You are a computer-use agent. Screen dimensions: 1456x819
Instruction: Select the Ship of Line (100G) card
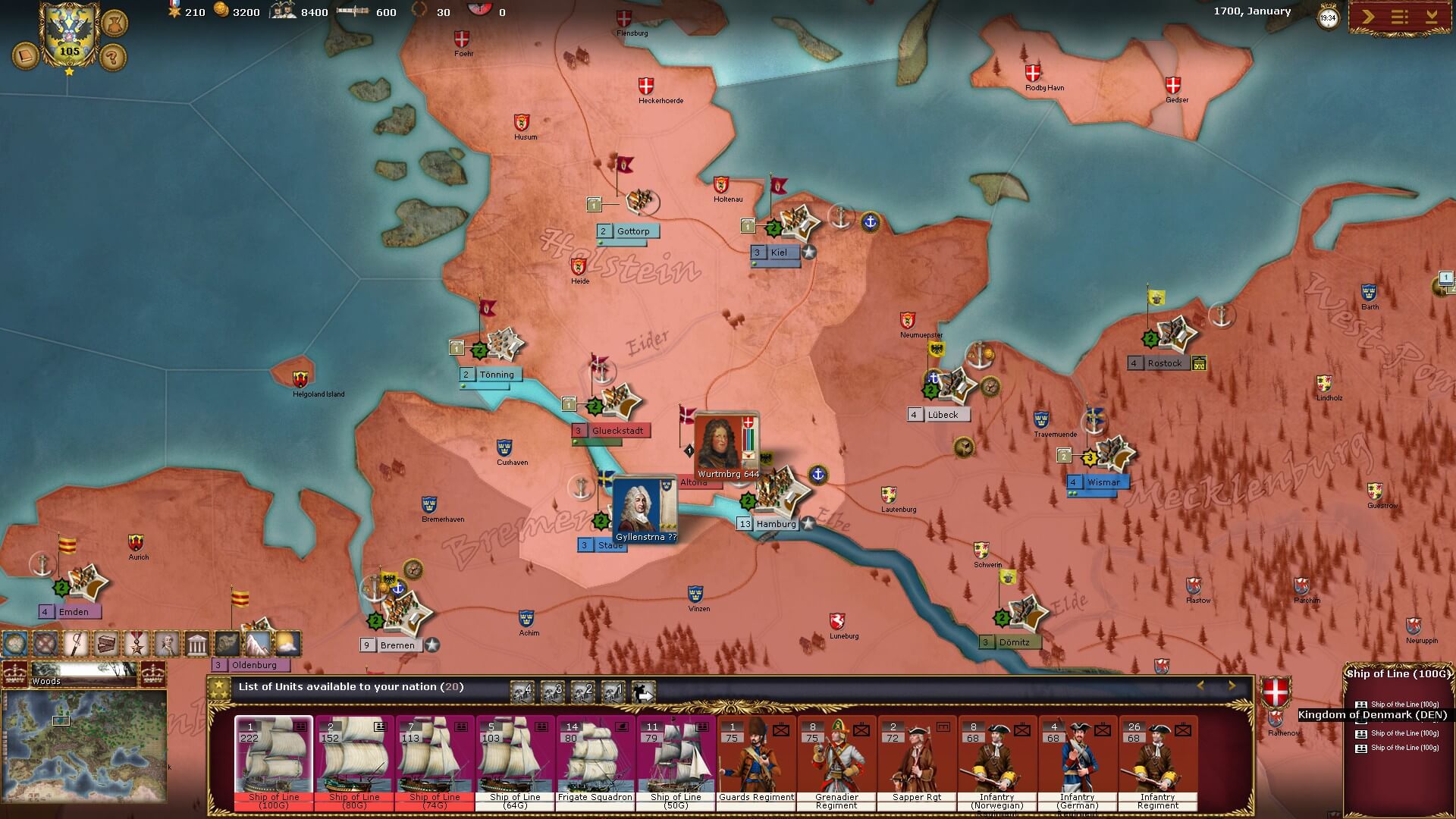point(274,762)
